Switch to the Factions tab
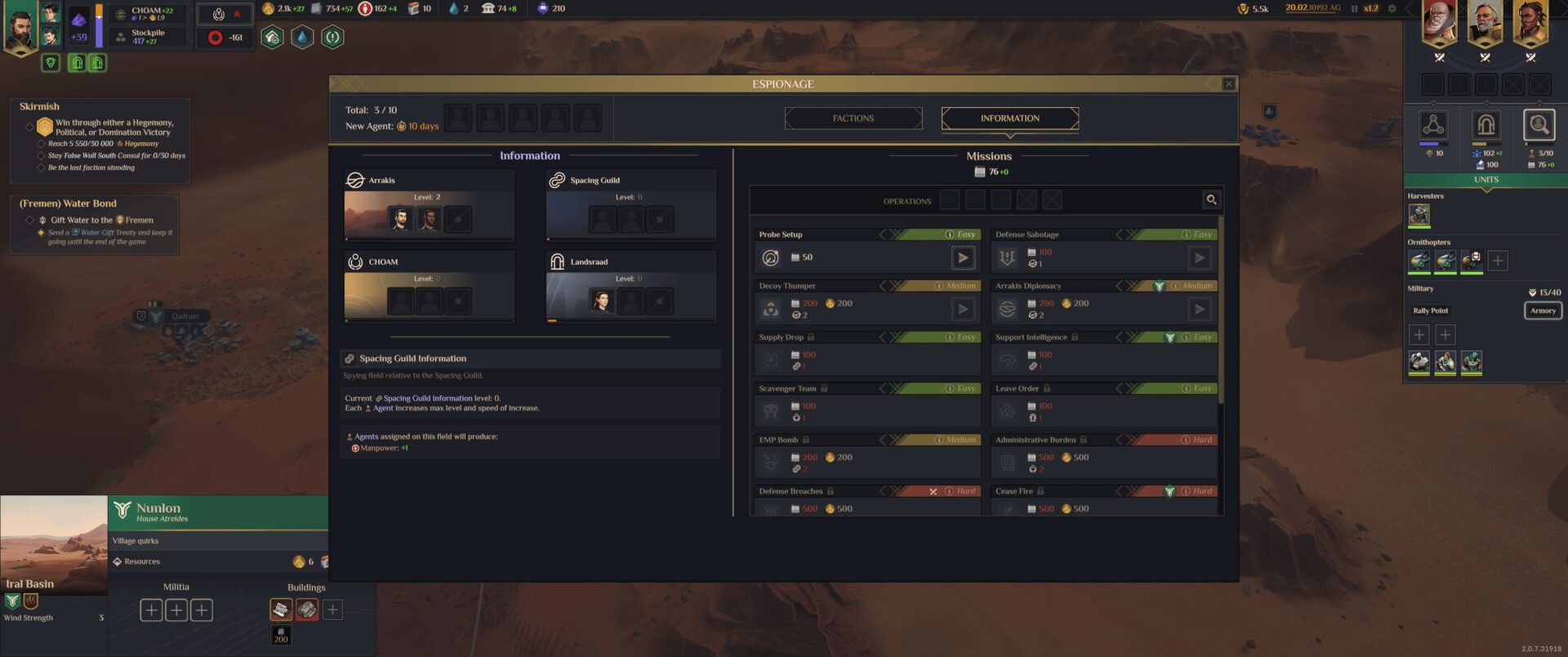The image size is (1568, 657). click(853, 118)
